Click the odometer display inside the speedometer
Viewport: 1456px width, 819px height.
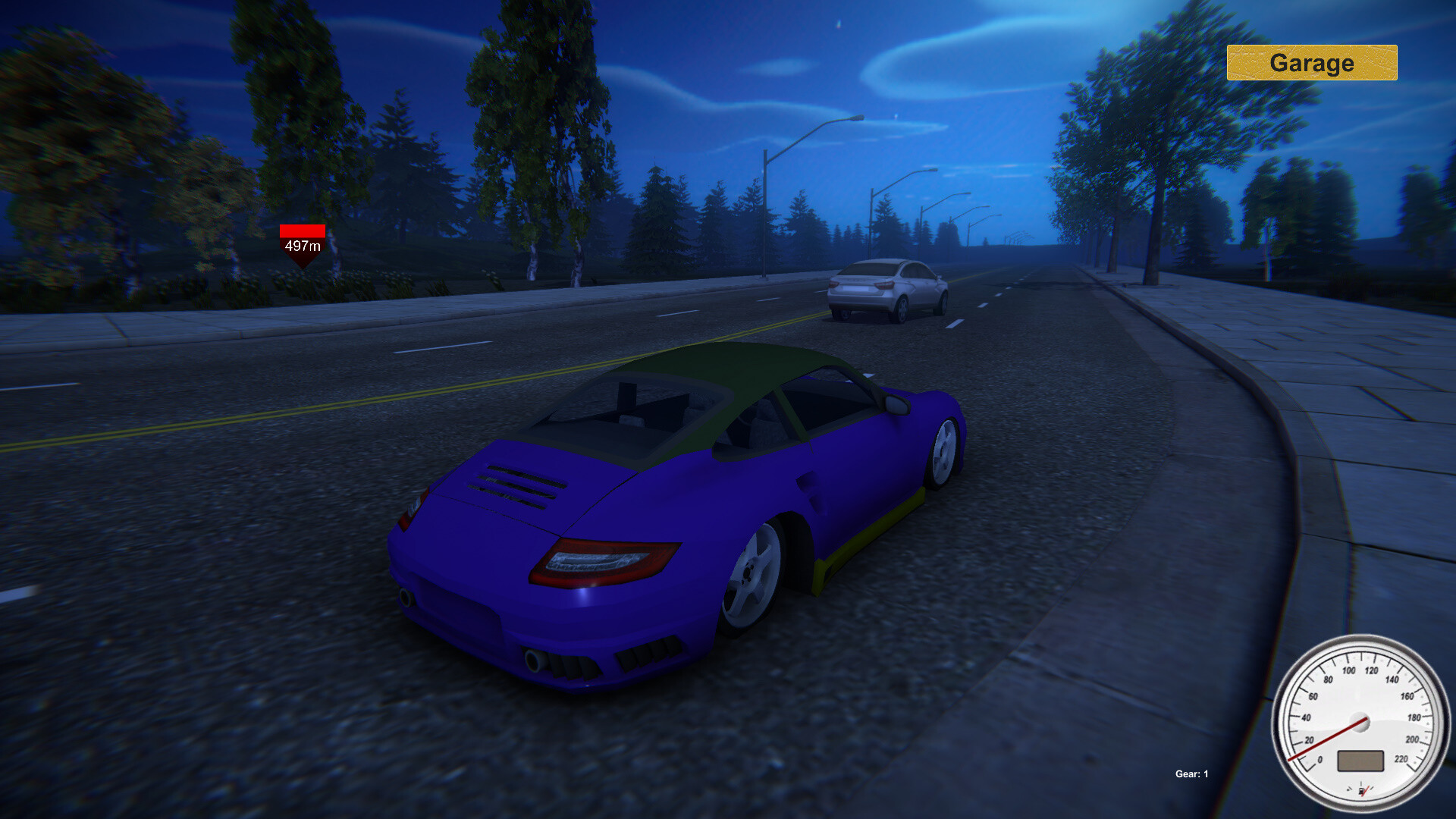click(x=1360, y=761)
